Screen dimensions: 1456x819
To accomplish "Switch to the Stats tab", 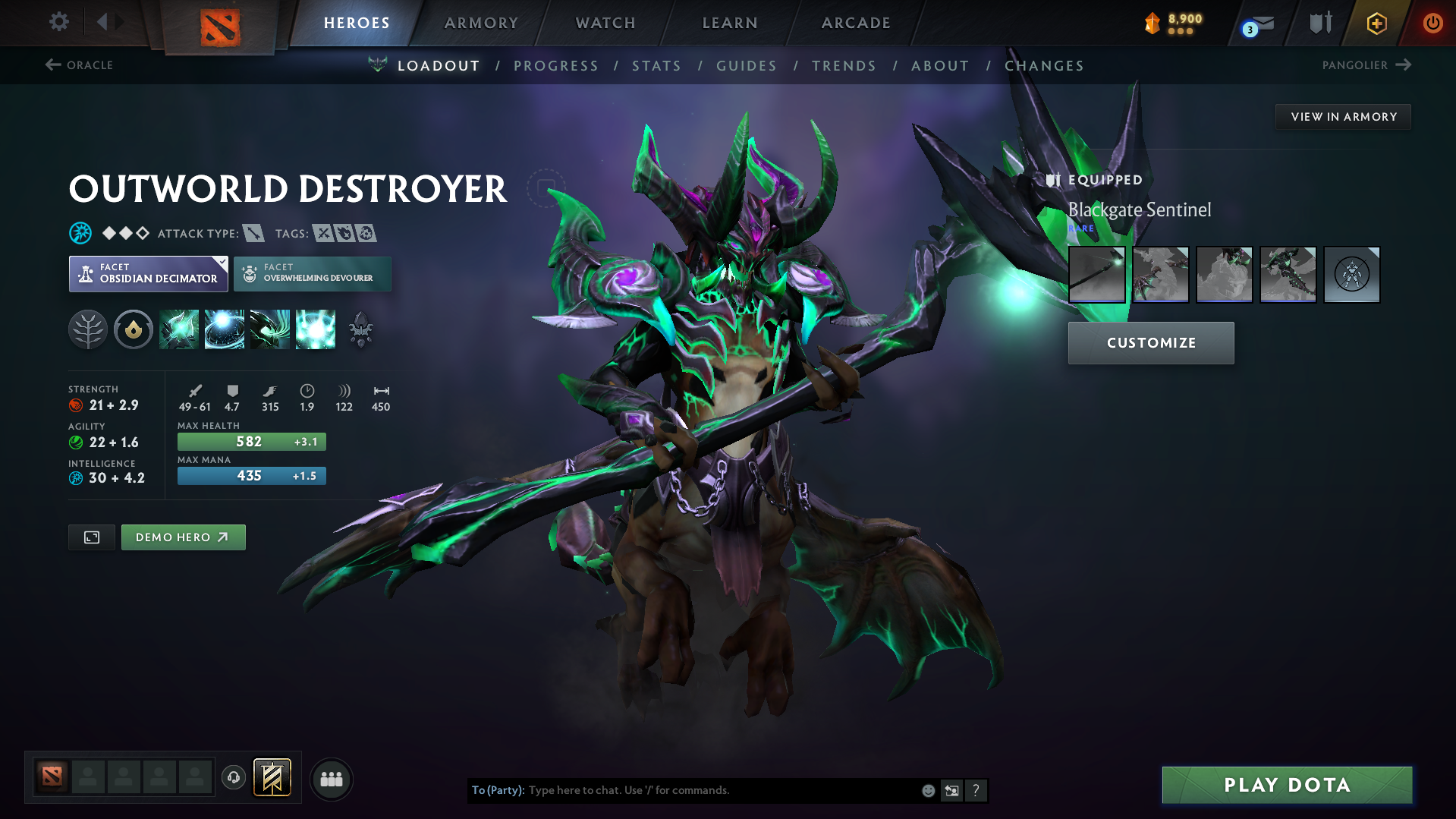I will click(x=656, y=65).
